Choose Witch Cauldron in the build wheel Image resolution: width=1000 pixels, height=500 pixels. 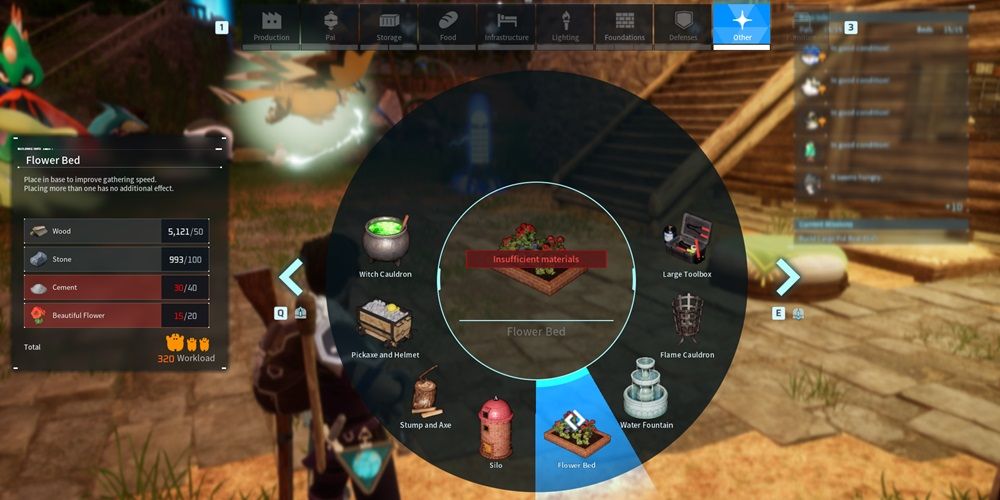point(385,245)
